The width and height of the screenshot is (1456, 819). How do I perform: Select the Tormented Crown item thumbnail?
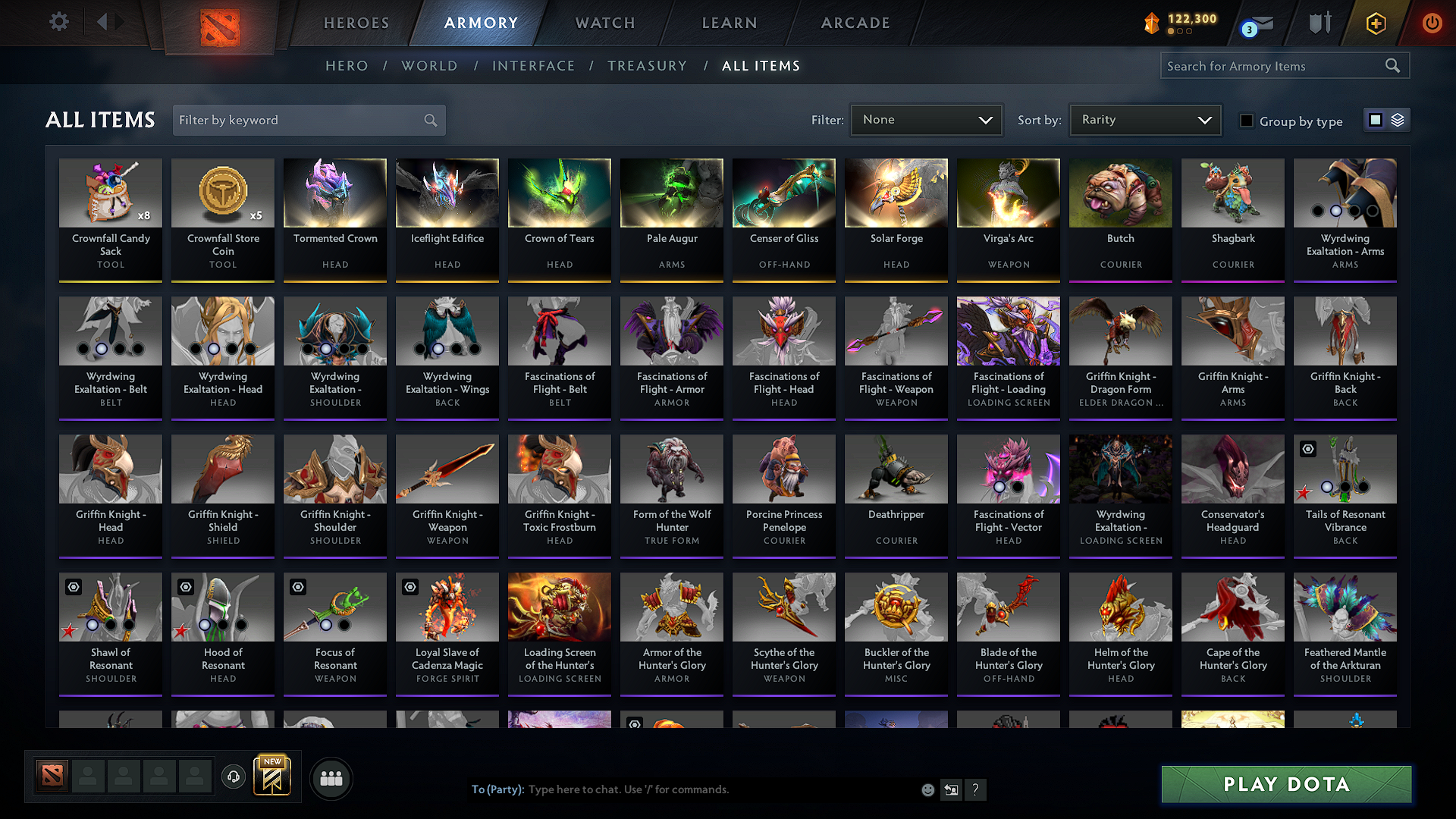pyautogui.click(x=334, y=193)
